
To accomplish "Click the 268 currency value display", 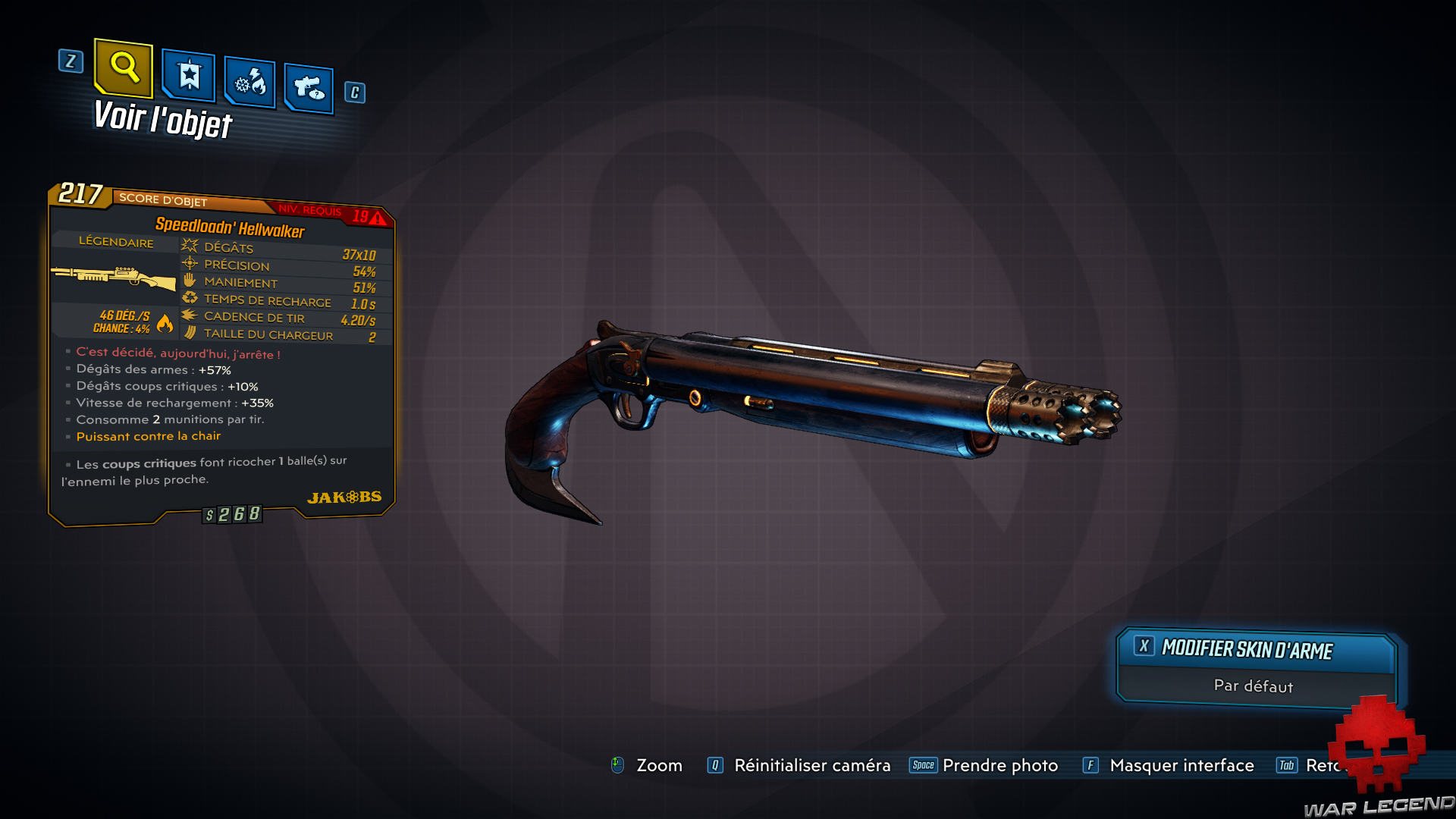I will pyautogui.click(x=232, y=513).
